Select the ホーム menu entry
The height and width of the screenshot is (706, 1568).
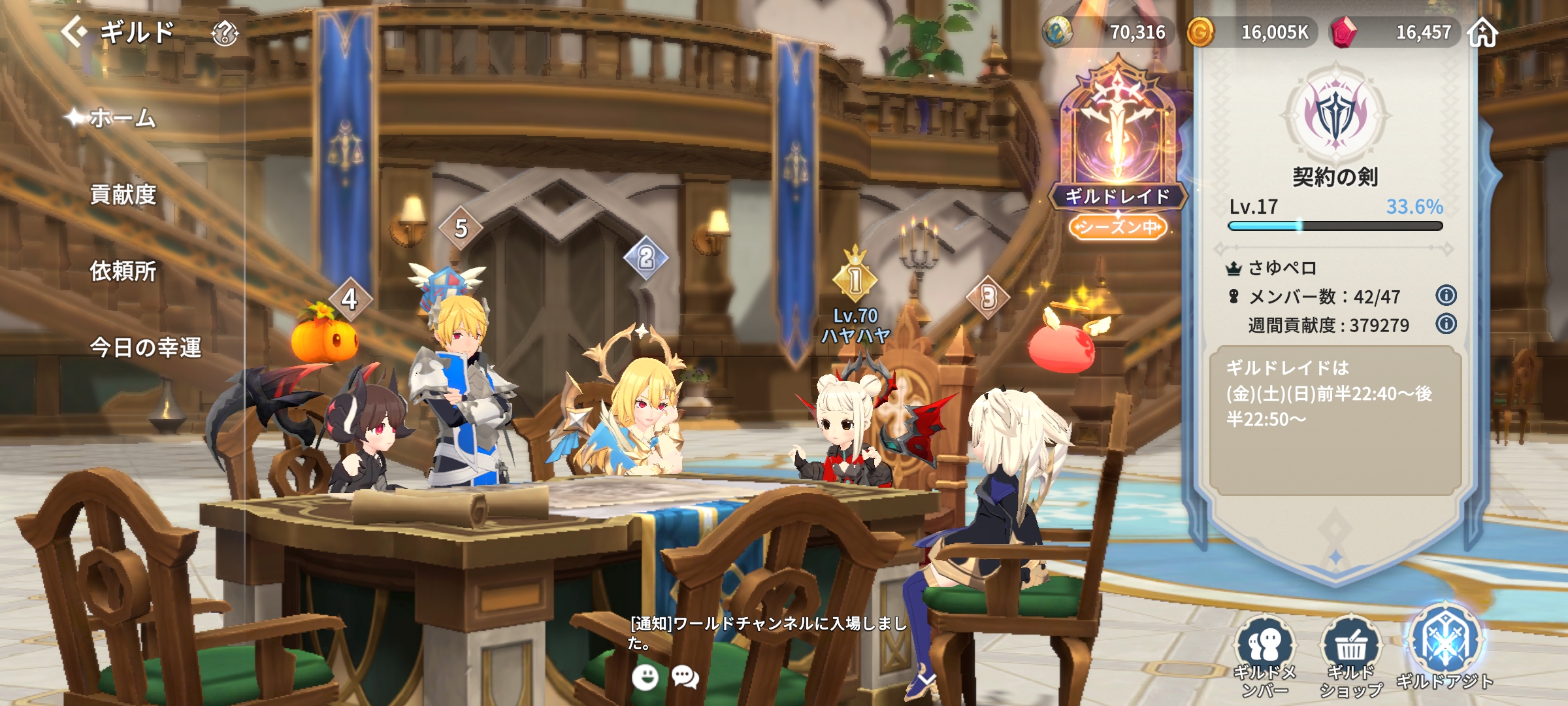pos(123,118)
